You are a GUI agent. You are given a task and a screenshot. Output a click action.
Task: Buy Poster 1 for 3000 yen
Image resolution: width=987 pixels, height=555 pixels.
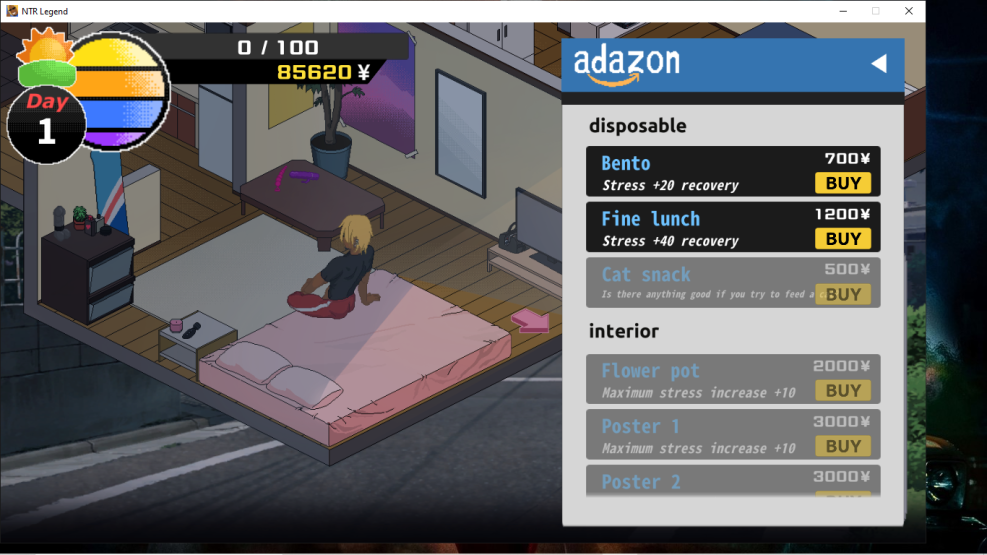842,446
